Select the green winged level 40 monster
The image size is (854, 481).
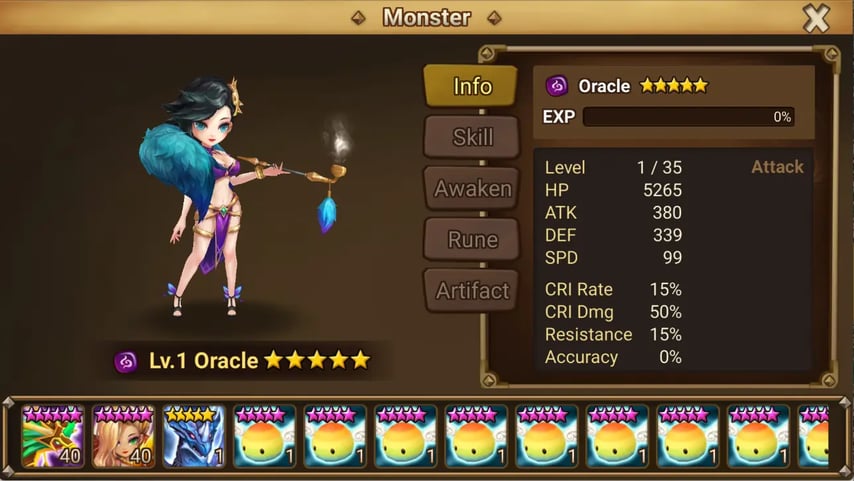tap(53, 436)
